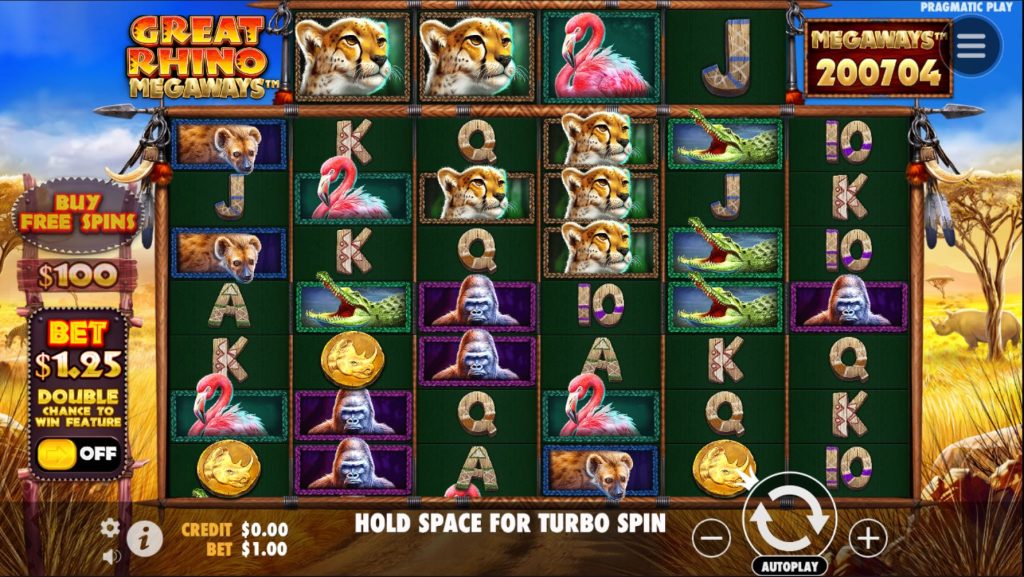Open the game settings gear
The height and width of the screenshot is (577, 1024).
coord(111,527)
